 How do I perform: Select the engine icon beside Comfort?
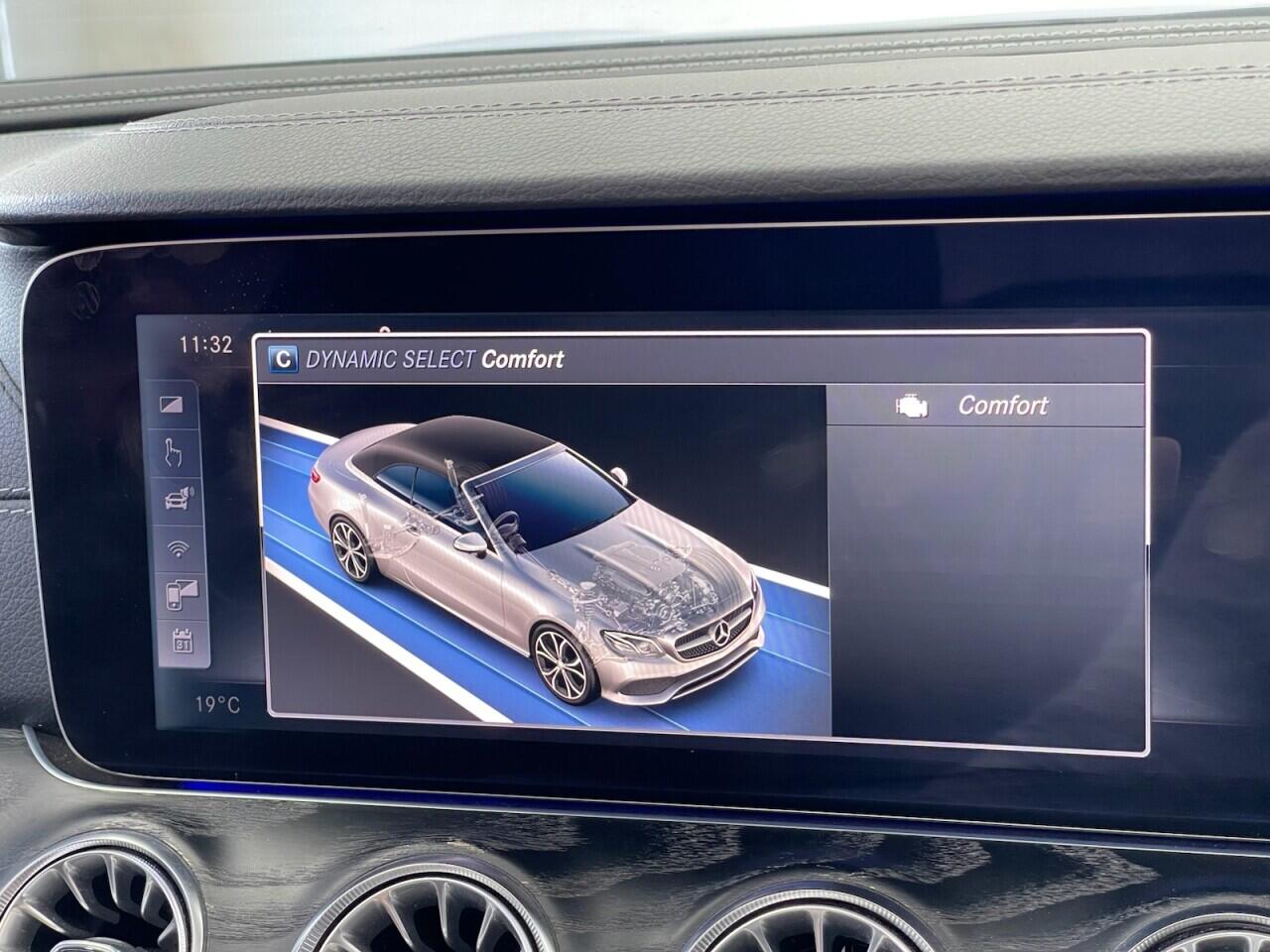pos(911,406)
